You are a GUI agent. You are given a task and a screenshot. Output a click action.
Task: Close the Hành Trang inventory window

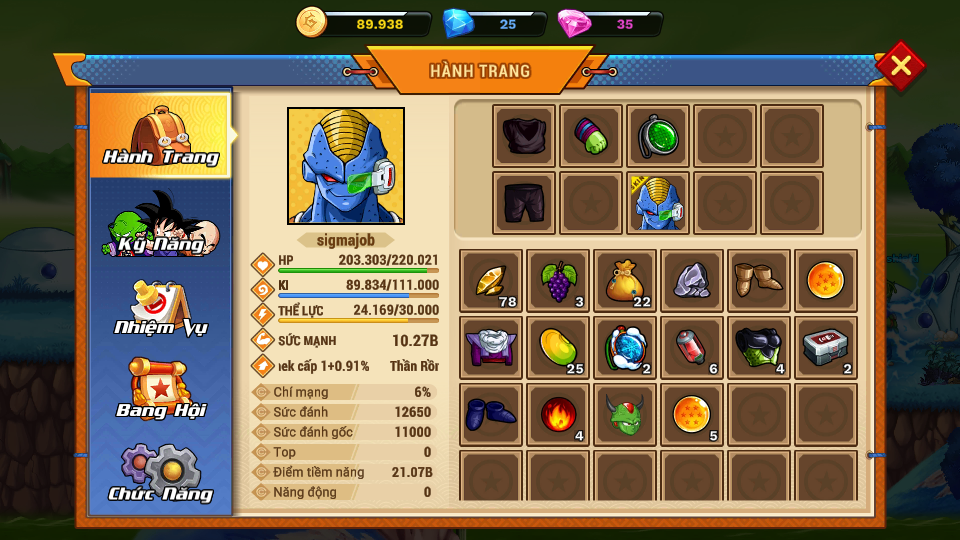coord(900,66)
